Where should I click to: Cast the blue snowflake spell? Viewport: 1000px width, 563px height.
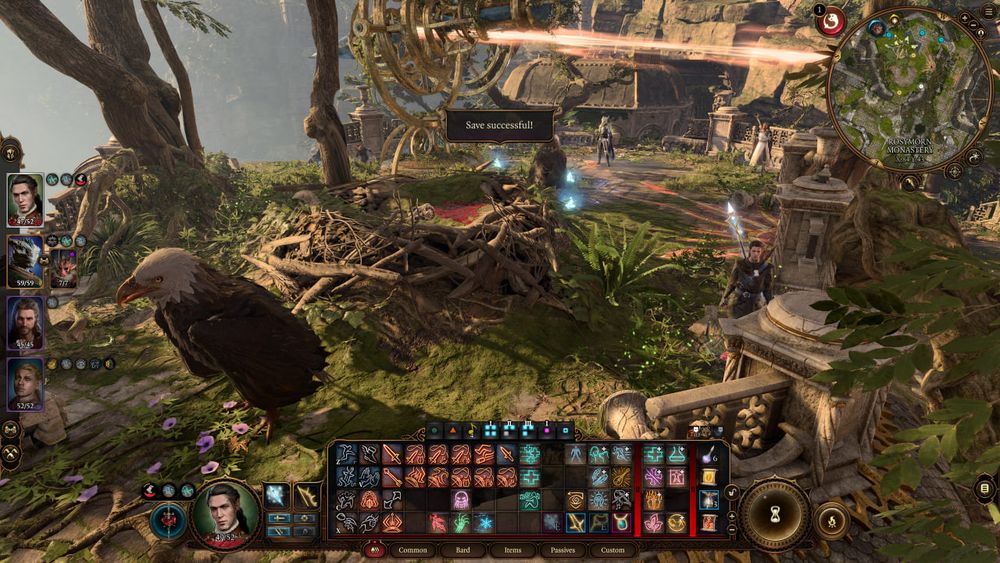pos(484,522)
